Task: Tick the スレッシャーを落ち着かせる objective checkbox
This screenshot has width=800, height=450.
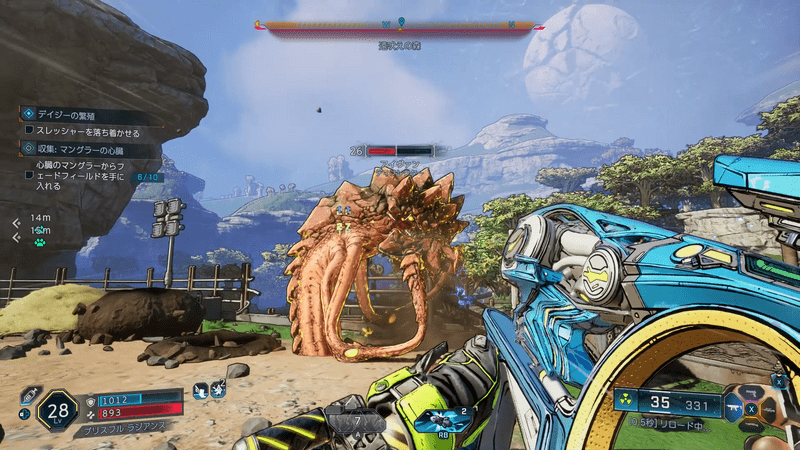Action: 29,132
